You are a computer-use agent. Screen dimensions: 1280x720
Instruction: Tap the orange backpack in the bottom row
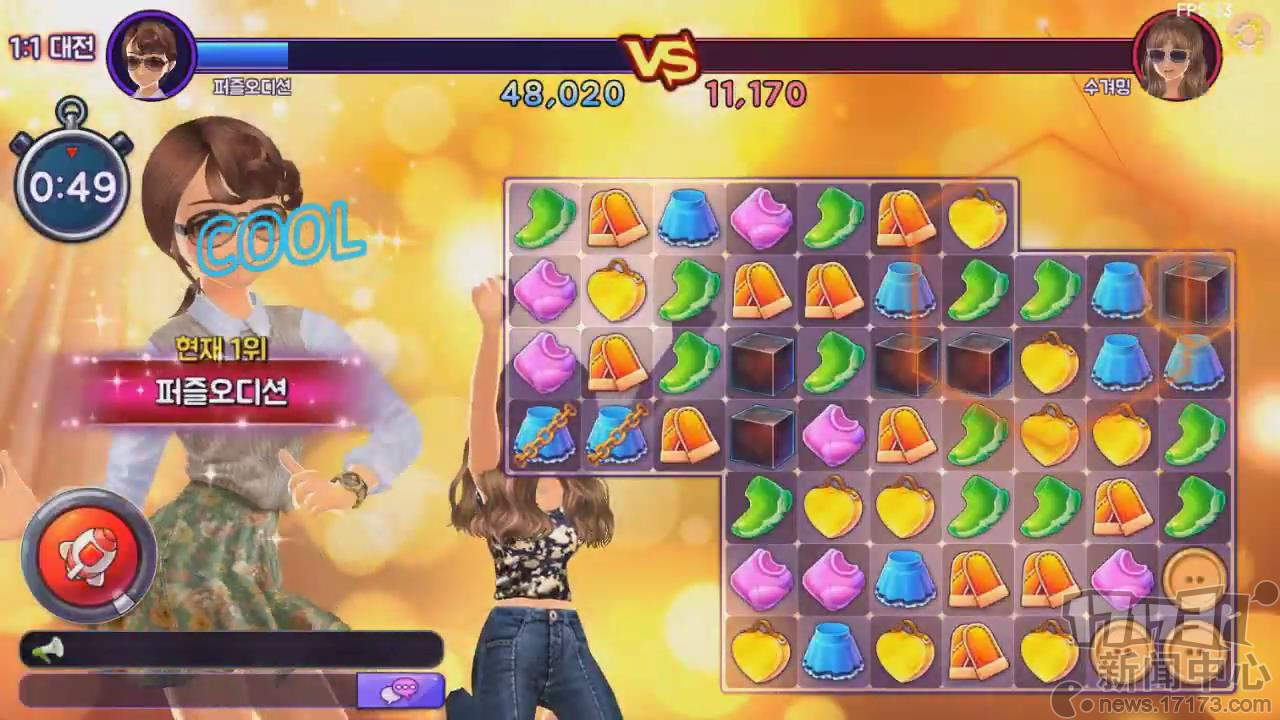point(977,652)
